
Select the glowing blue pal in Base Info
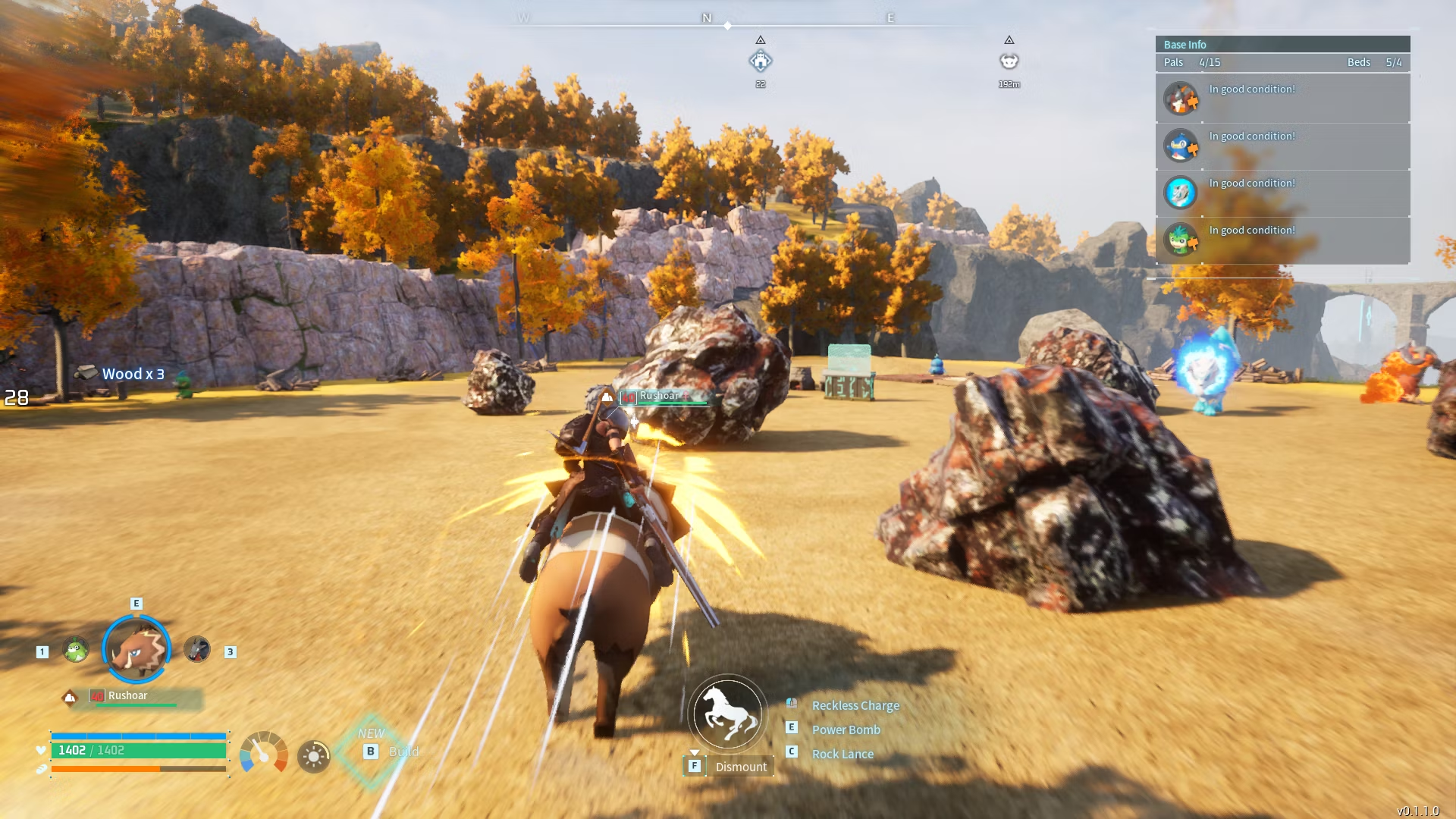(1181, 193)
